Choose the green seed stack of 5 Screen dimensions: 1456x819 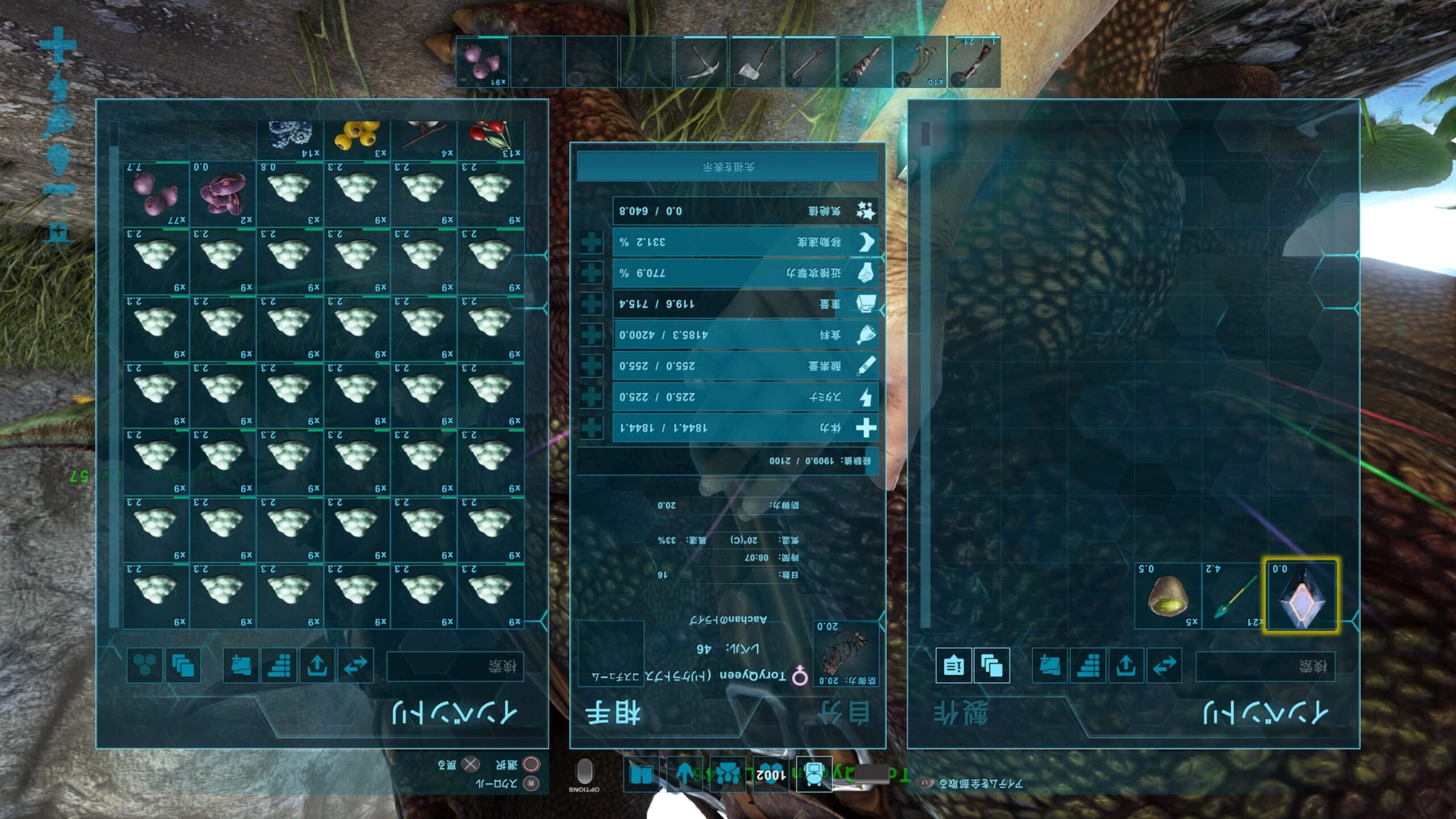click(x=1168, y=595)
